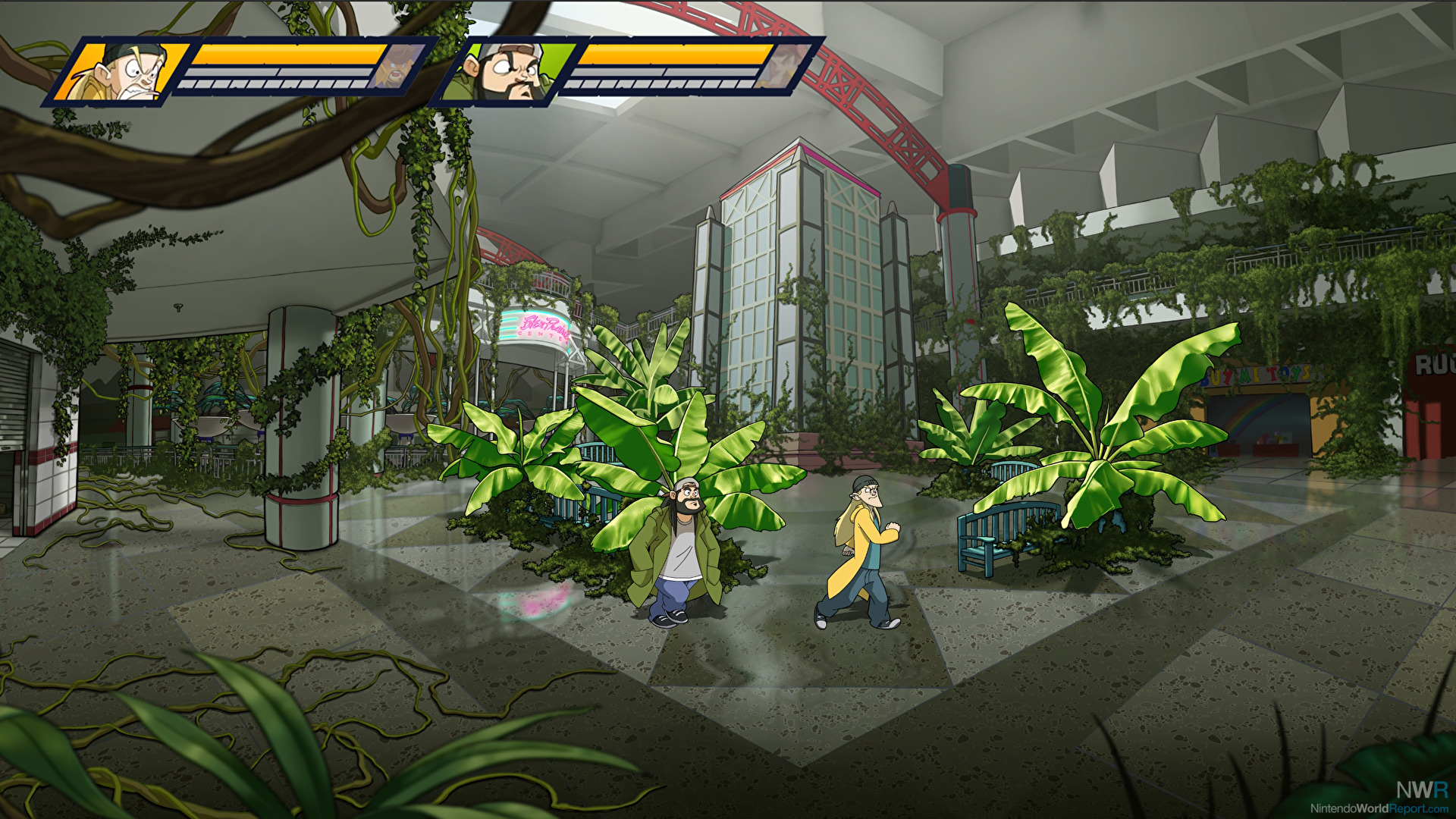Click the faded assist icon beside Jay's health bar
Viewport: 1456px width, 819px height.
(x=394, y=67)
